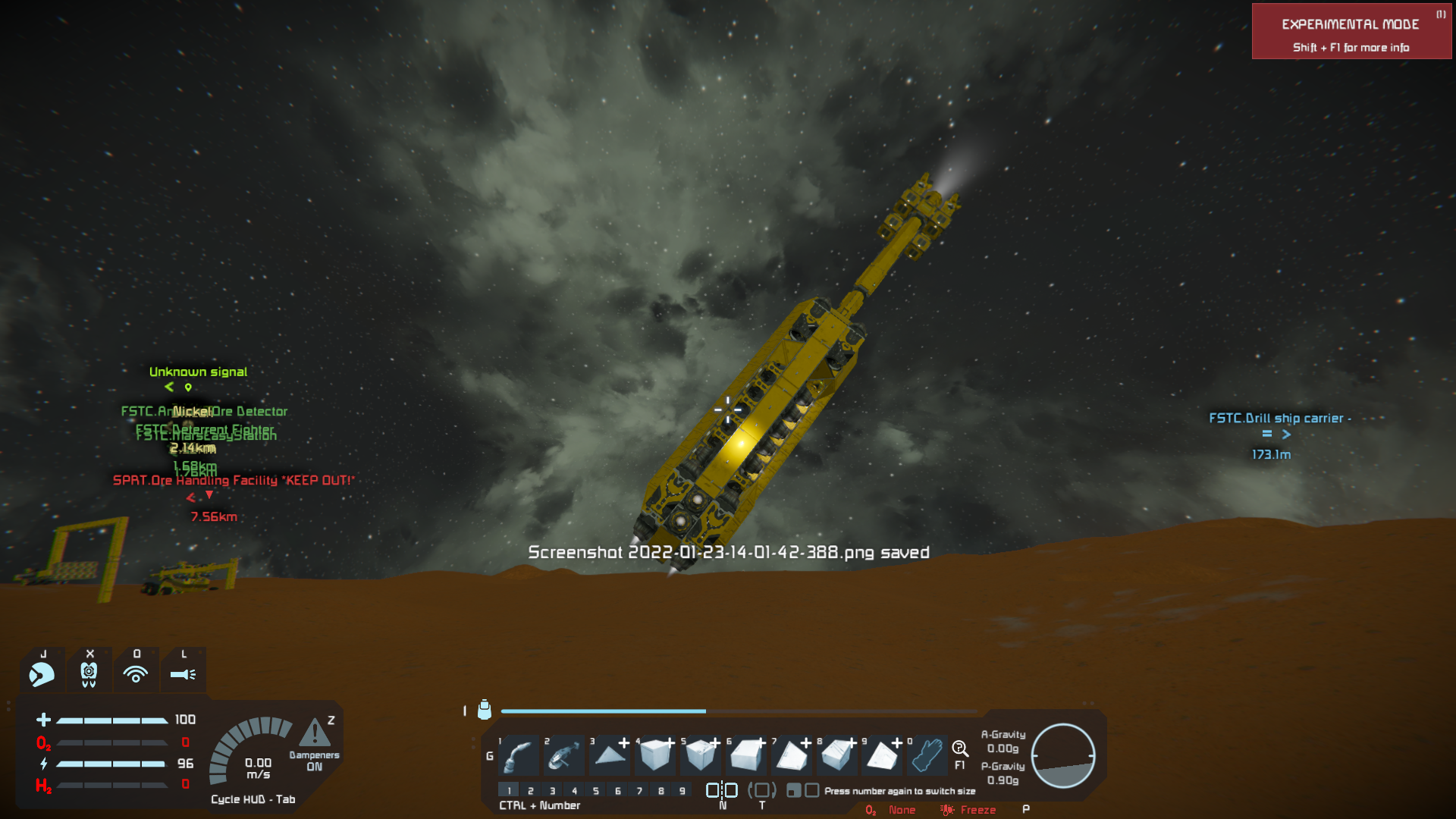Pick the armor cube block in slot 4
Image resolution: width=1456 pixels, height=819 pixels.
(656, 755)
